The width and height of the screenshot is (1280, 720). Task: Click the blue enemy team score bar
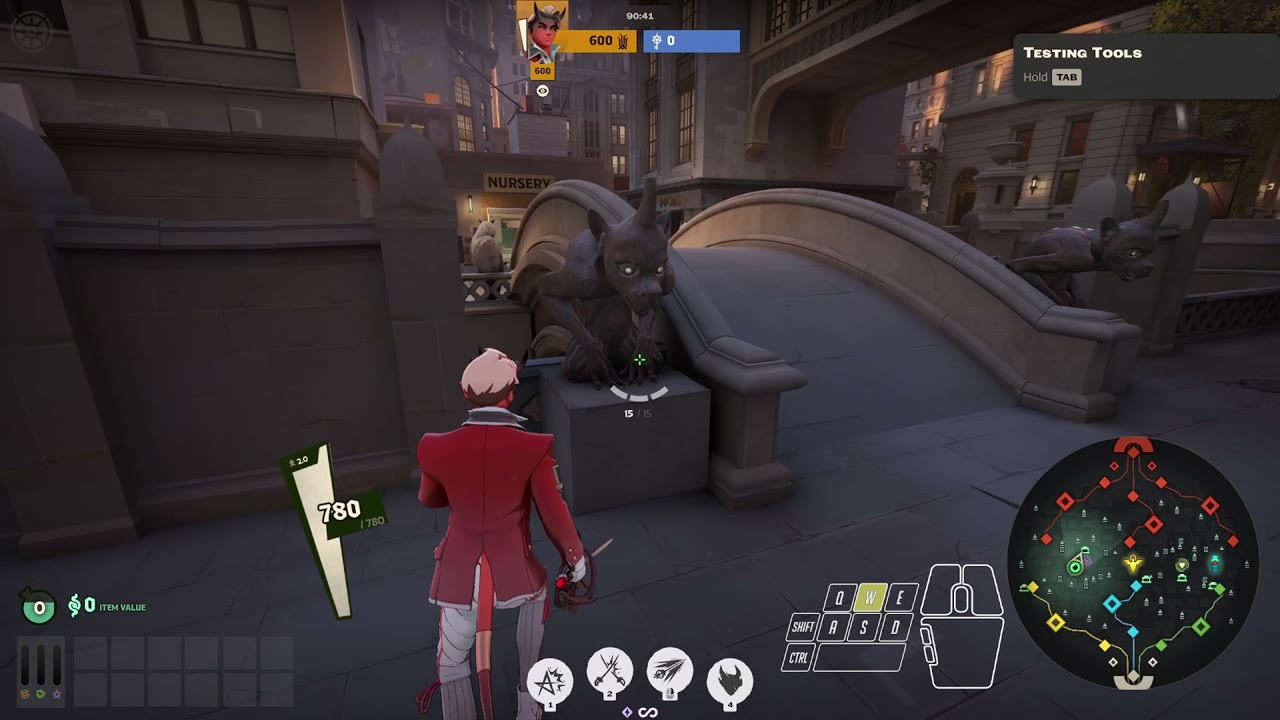[x=693, y=41]
